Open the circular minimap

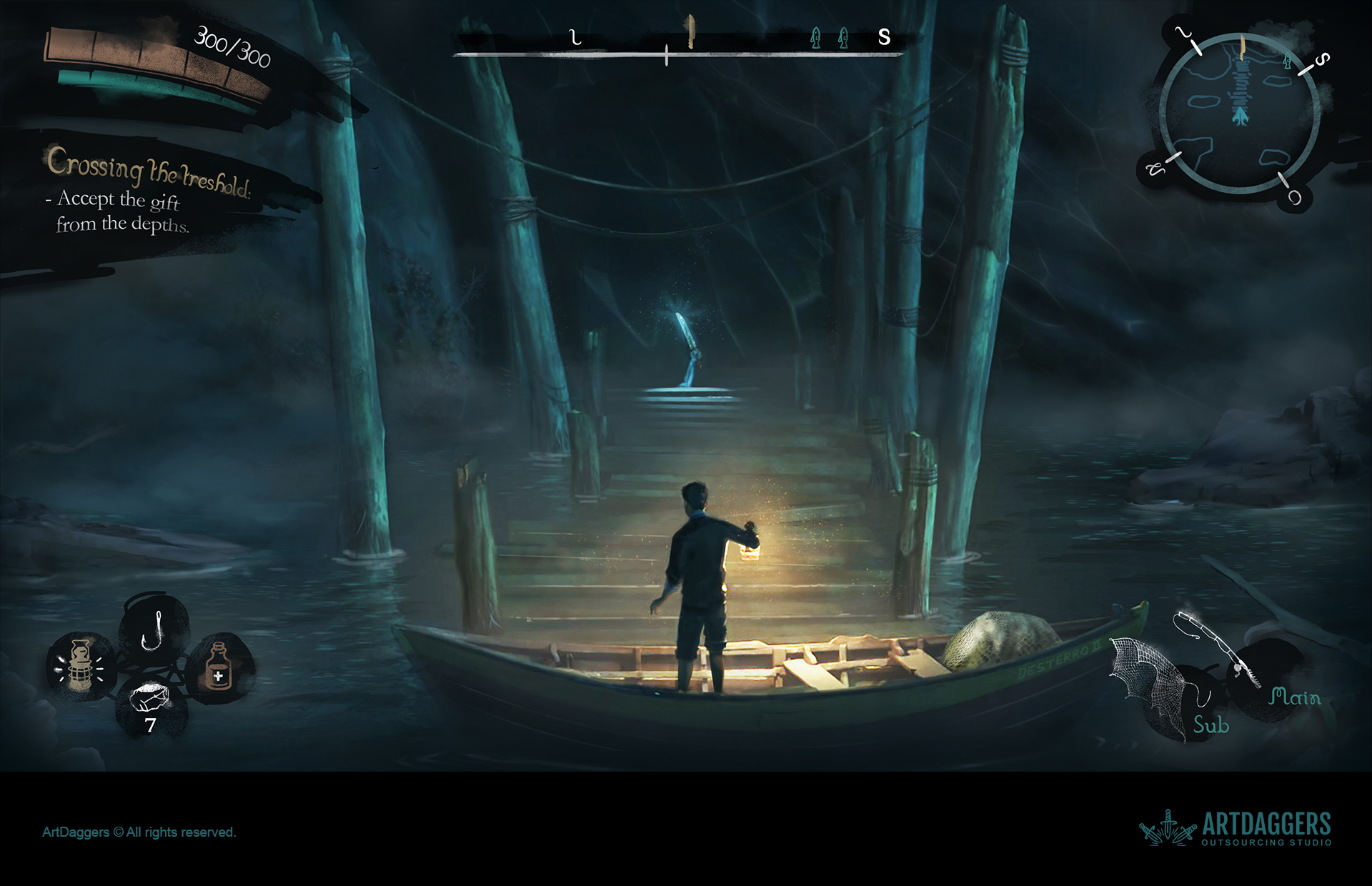[x=1240, y=114]
